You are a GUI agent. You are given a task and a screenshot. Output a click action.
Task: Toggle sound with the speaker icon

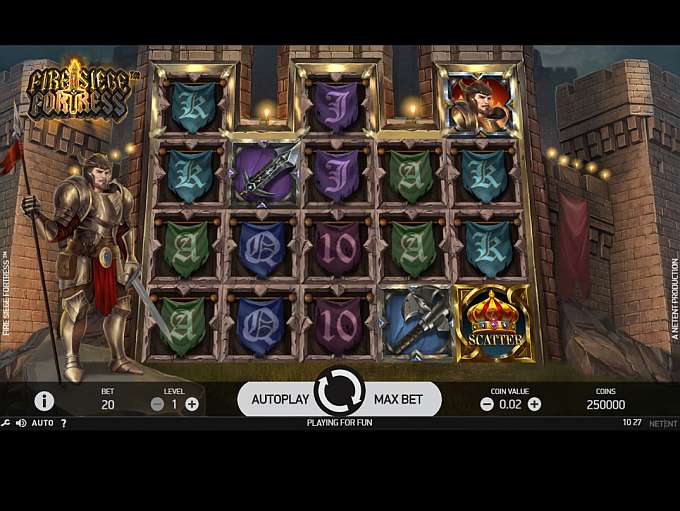[20, 423]
